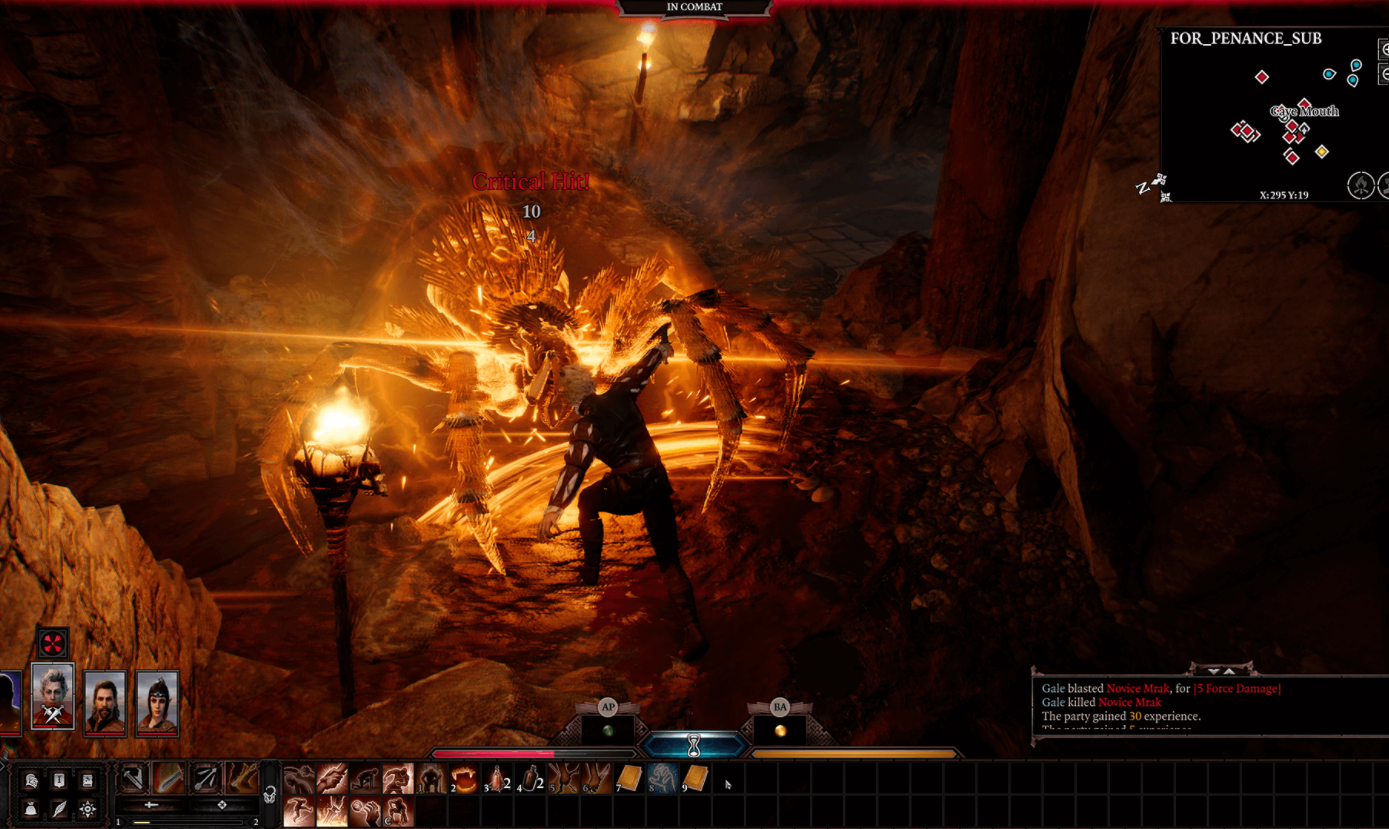
Task: Select the dark-haired woman with circlet portrait
Action: [157, 703]
